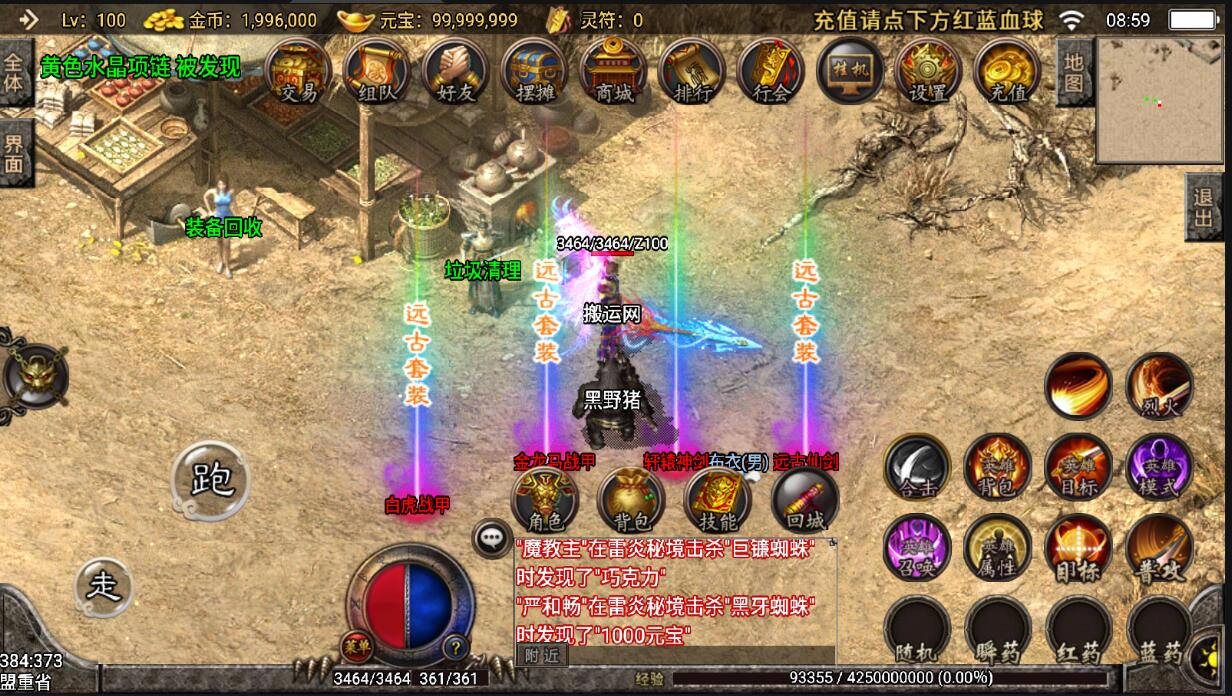1232x696 pixels.
Task: Activate the 烈火 fire skill
Action: 1160,387
